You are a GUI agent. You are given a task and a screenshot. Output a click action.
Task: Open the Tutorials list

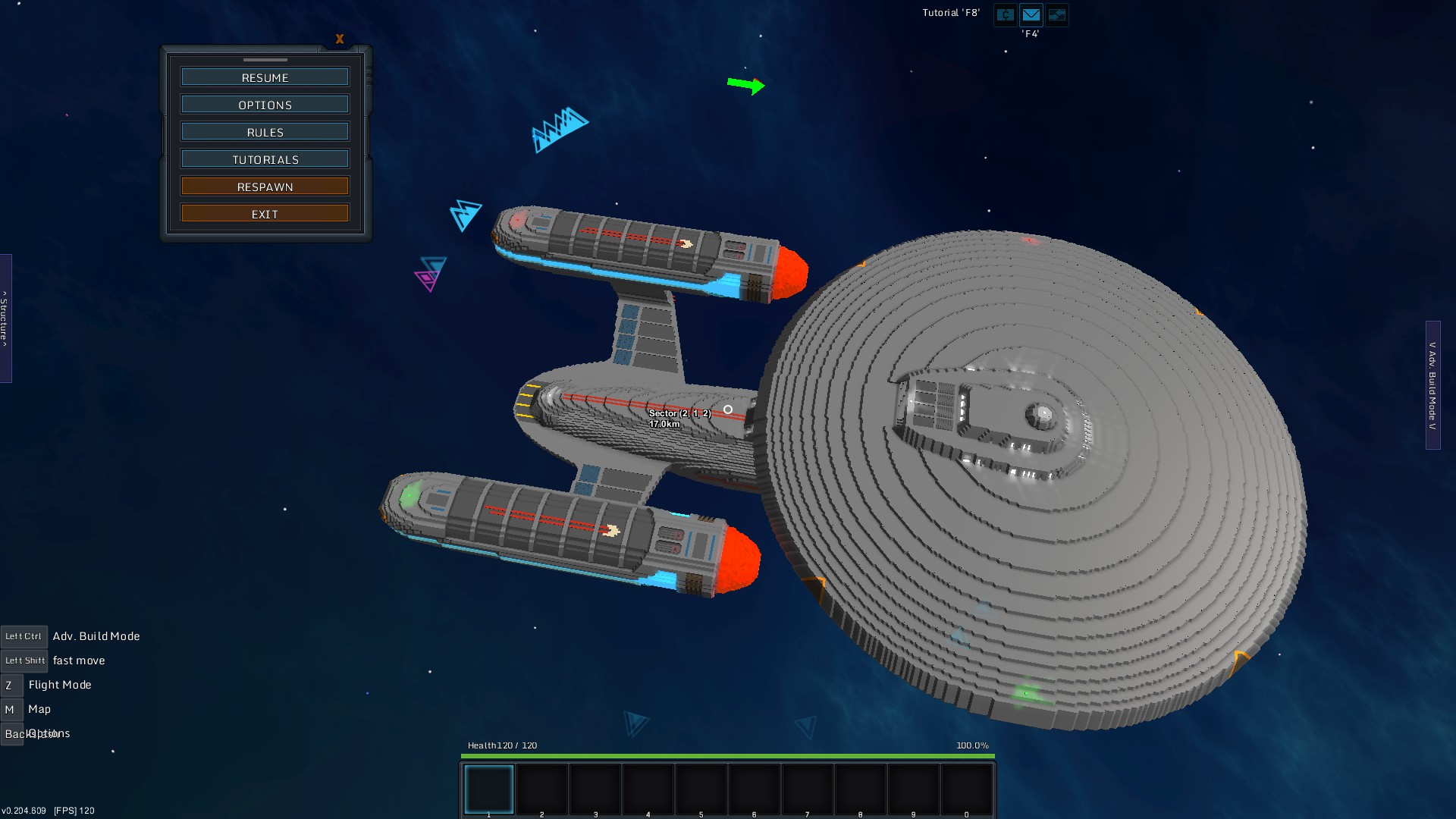point(265,159)
